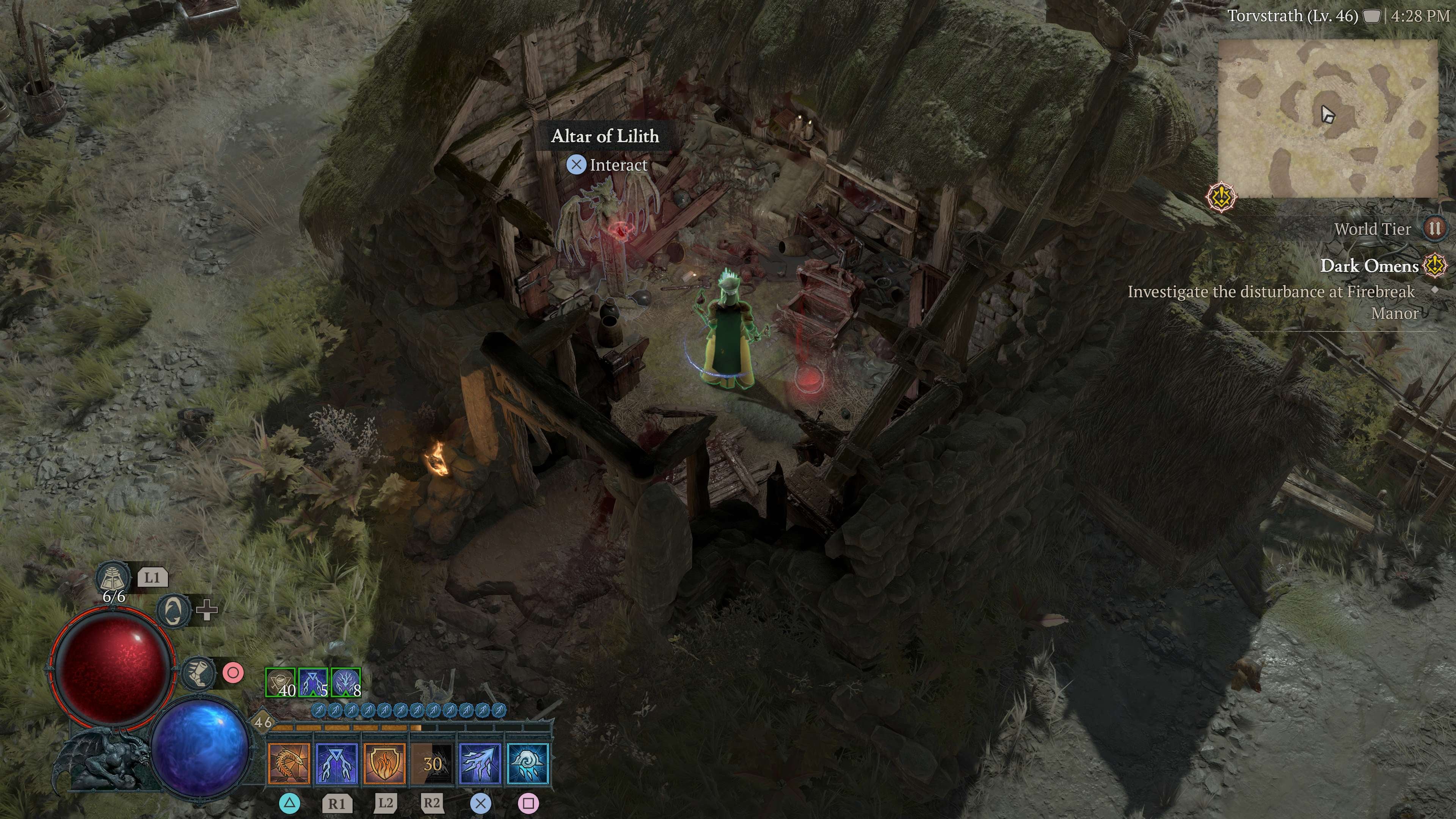
Task: Inspect the round crackling buff showing 8
Action: (345, 683)
